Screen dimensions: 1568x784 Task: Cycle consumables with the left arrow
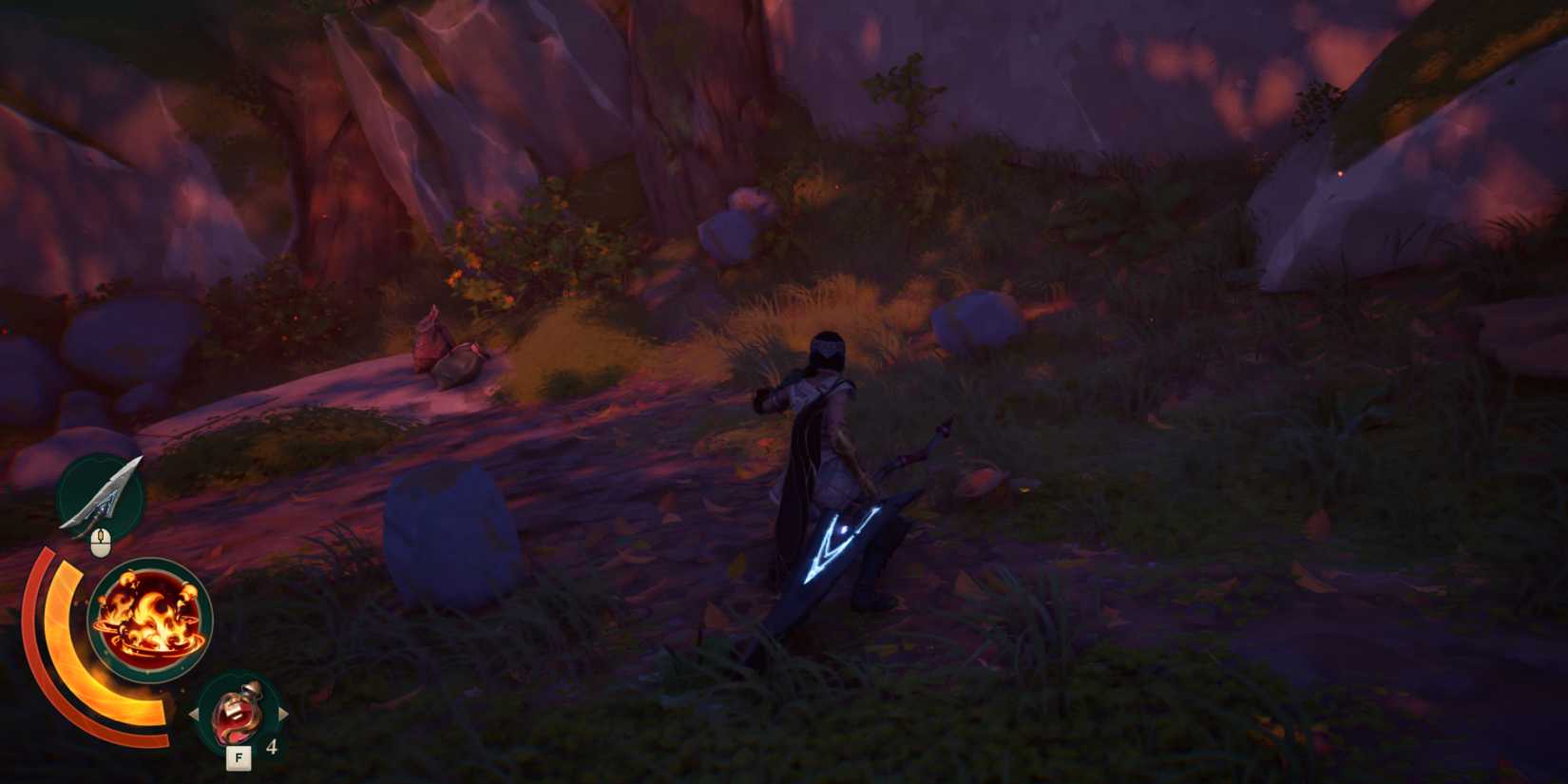tap(195, 715)
